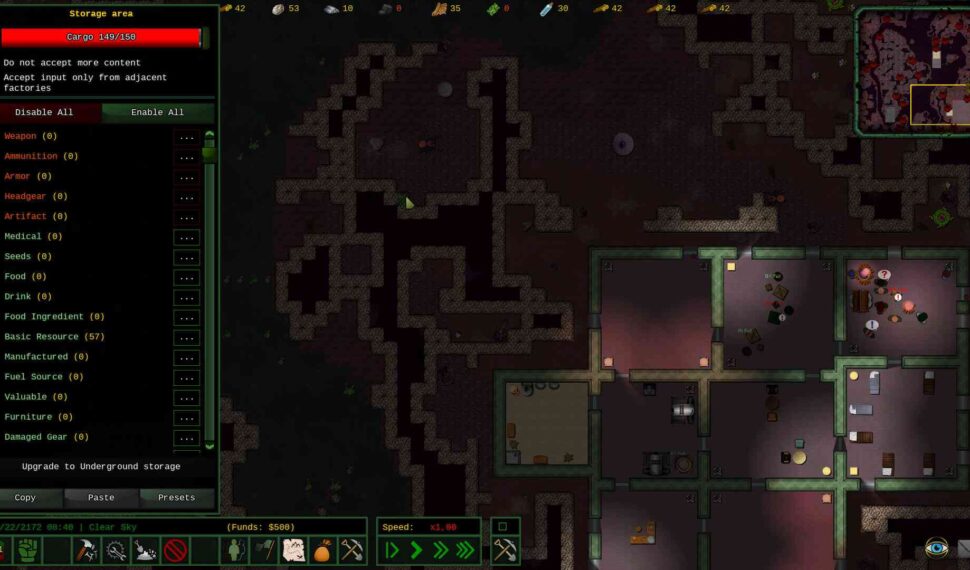
Task: Set game speed to normal single arrow
Action: coord(416,550)
